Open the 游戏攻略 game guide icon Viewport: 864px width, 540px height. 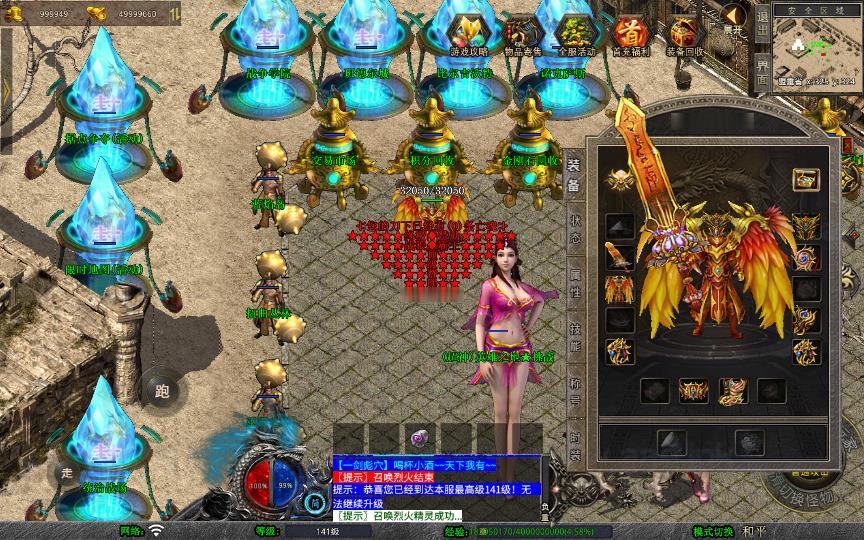click(x=469, y=34)
